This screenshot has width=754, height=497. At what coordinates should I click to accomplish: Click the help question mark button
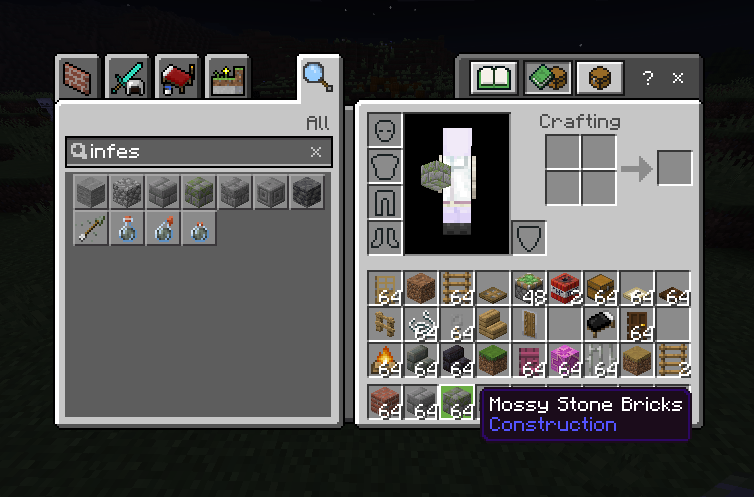(648, 77)
